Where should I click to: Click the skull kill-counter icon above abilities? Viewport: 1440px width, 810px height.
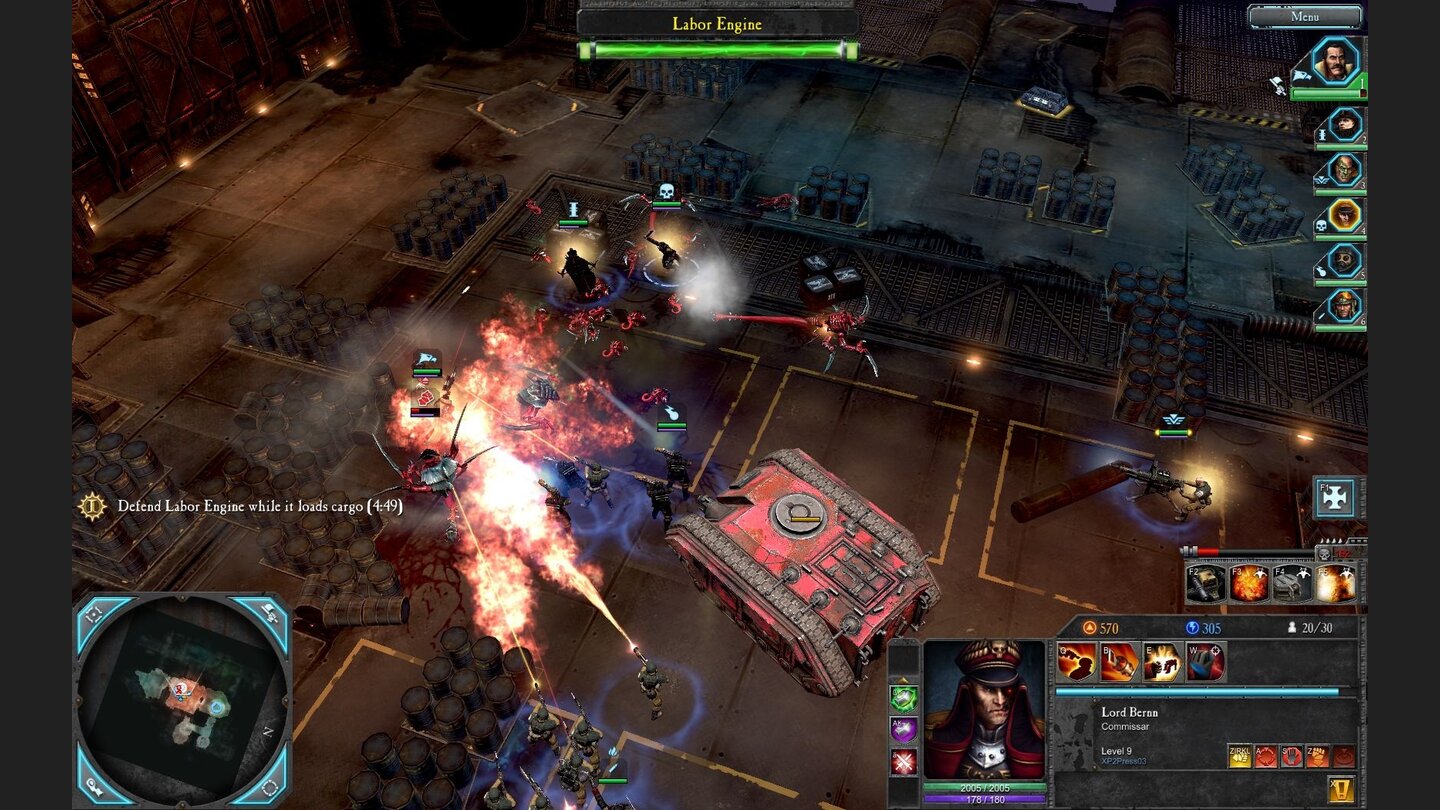(x=1324, y=556)
